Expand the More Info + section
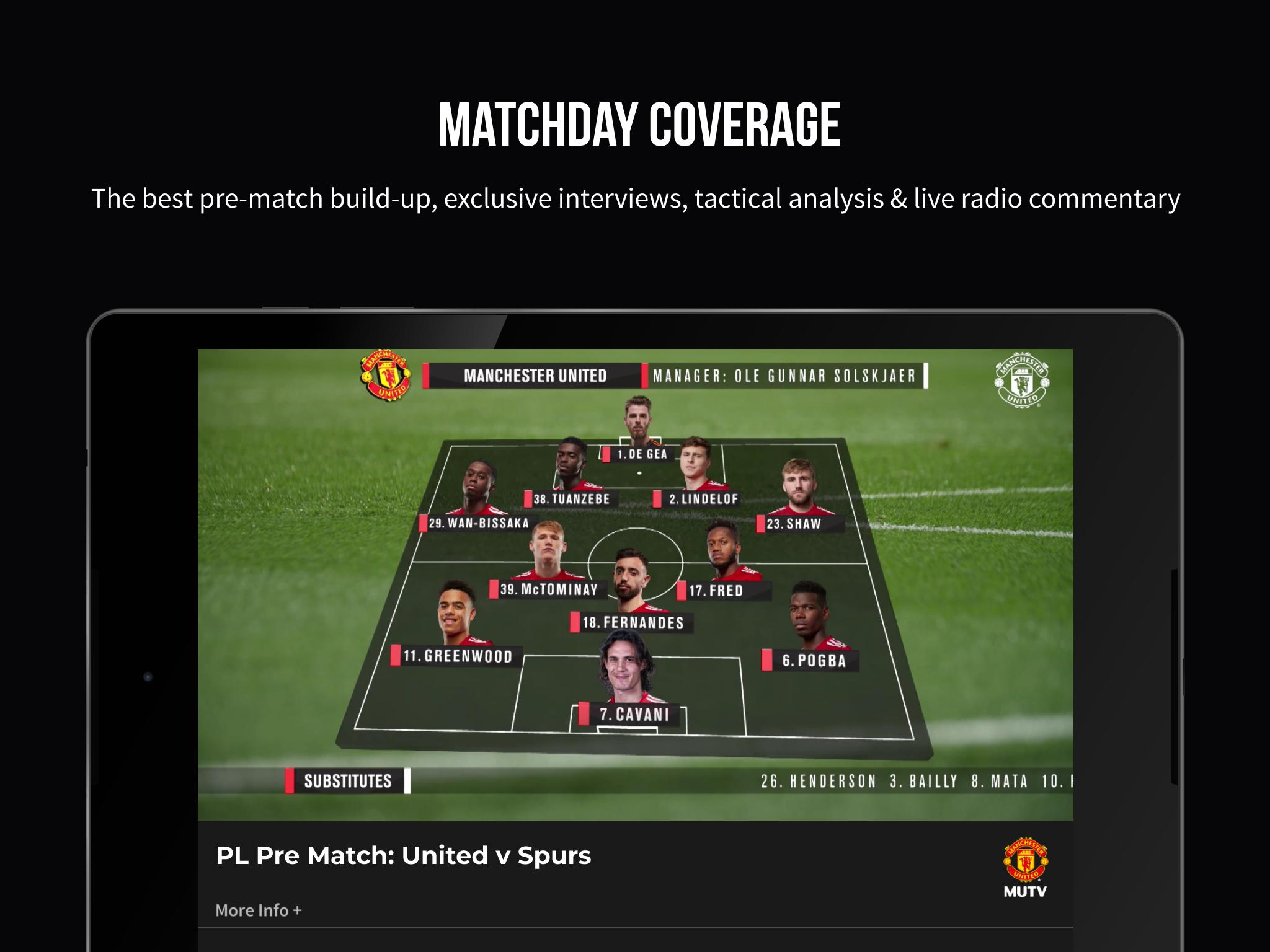Viewport: 1270px width, 952px height. [258, 910]
